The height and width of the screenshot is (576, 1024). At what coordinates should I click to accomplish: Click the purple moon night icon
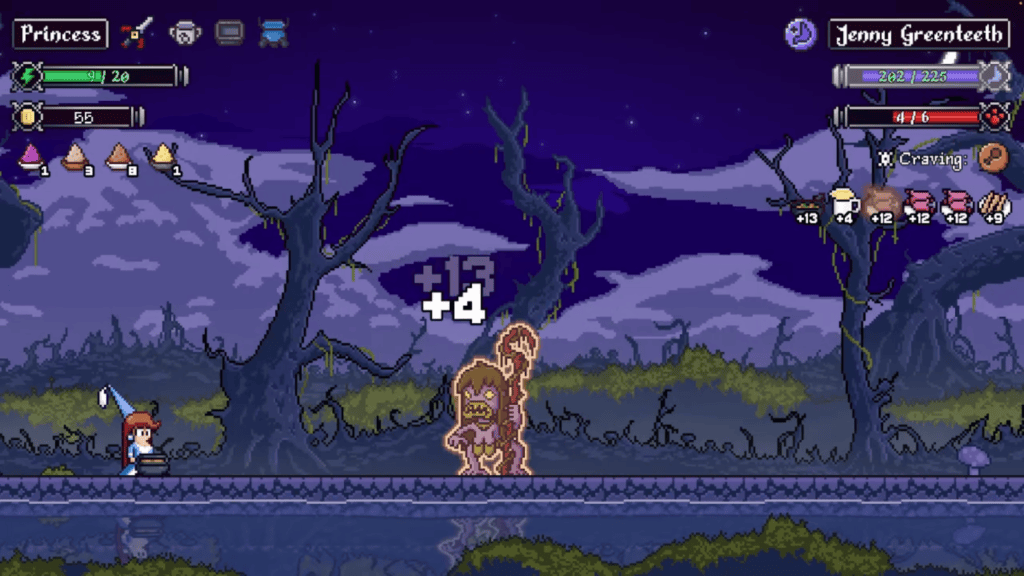click(799, 34)
